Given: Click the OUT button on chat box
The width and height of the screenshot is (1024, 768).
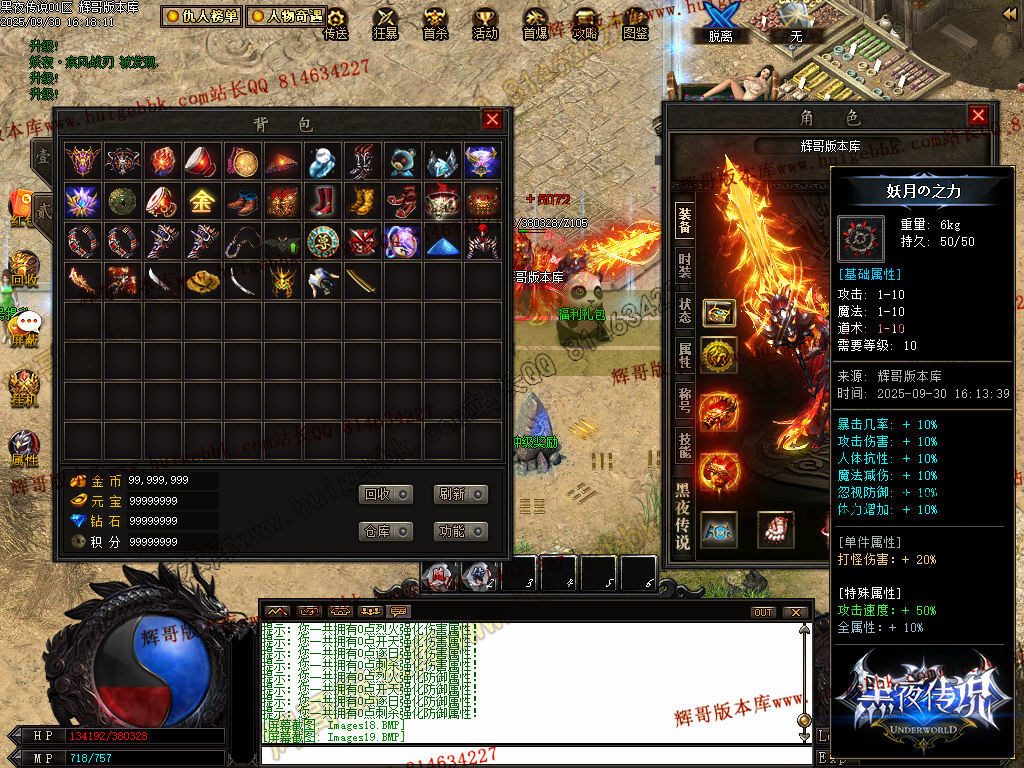Looking at the screenshot, I should [763, 612].
